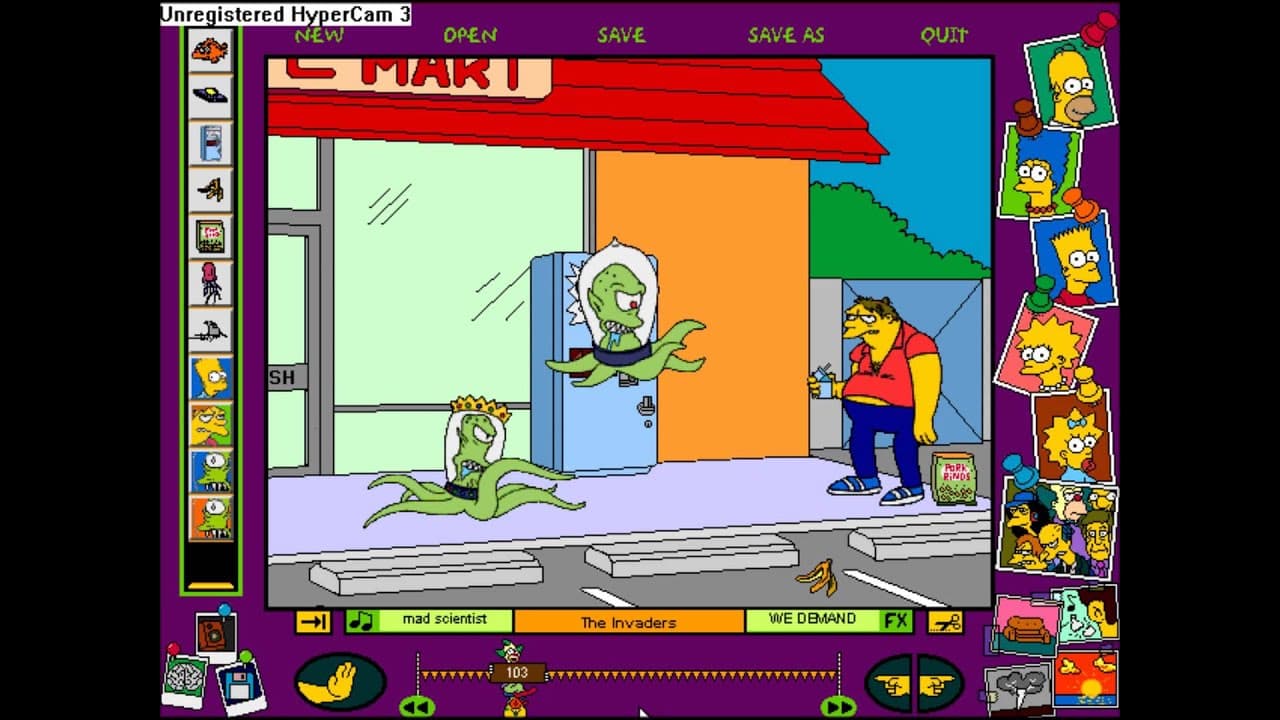Click The Invaders title field
The image size is (1280, 720).
click(630, 621)
